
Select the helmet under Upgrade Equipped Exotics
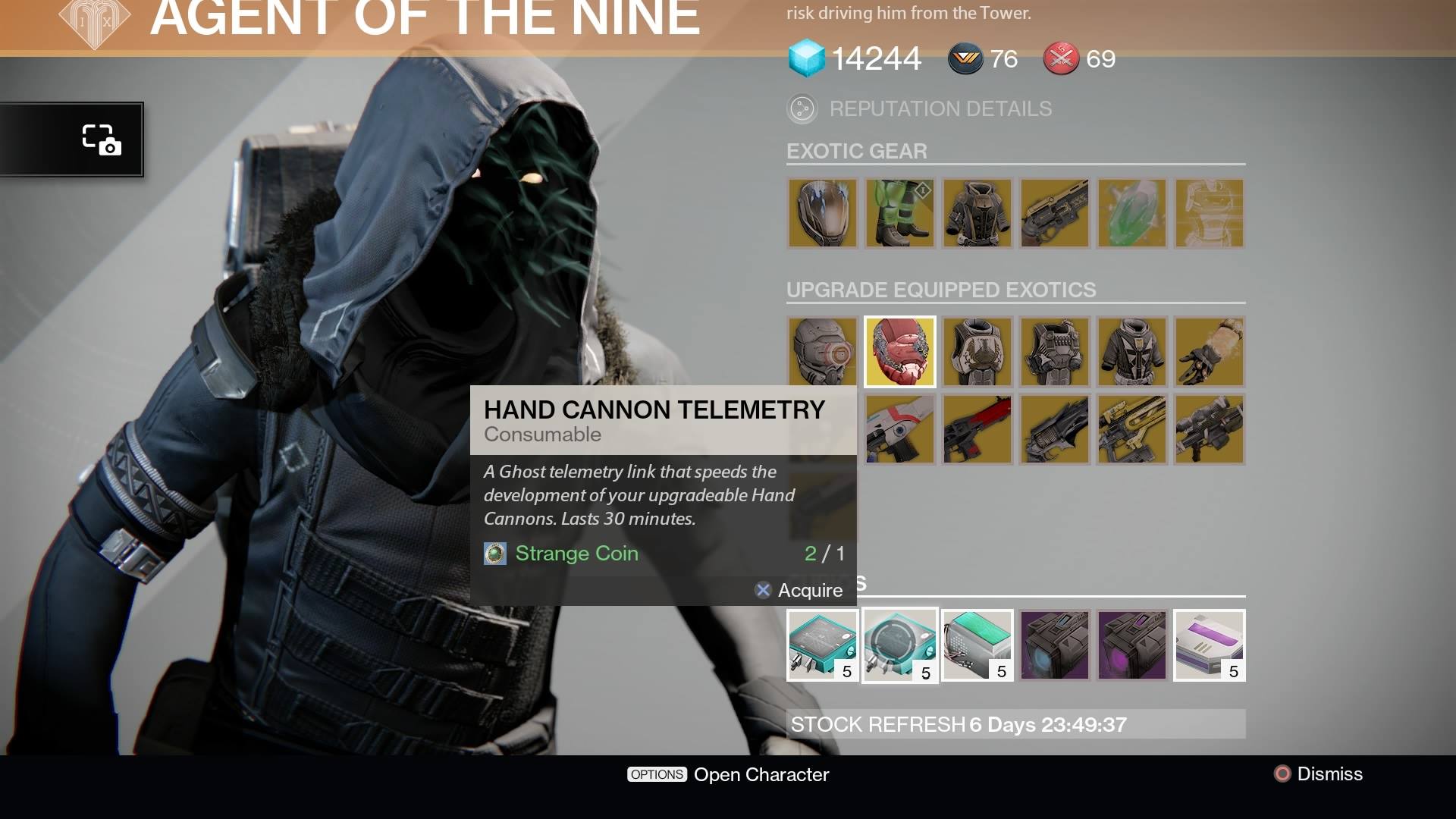tap(823, 351)
